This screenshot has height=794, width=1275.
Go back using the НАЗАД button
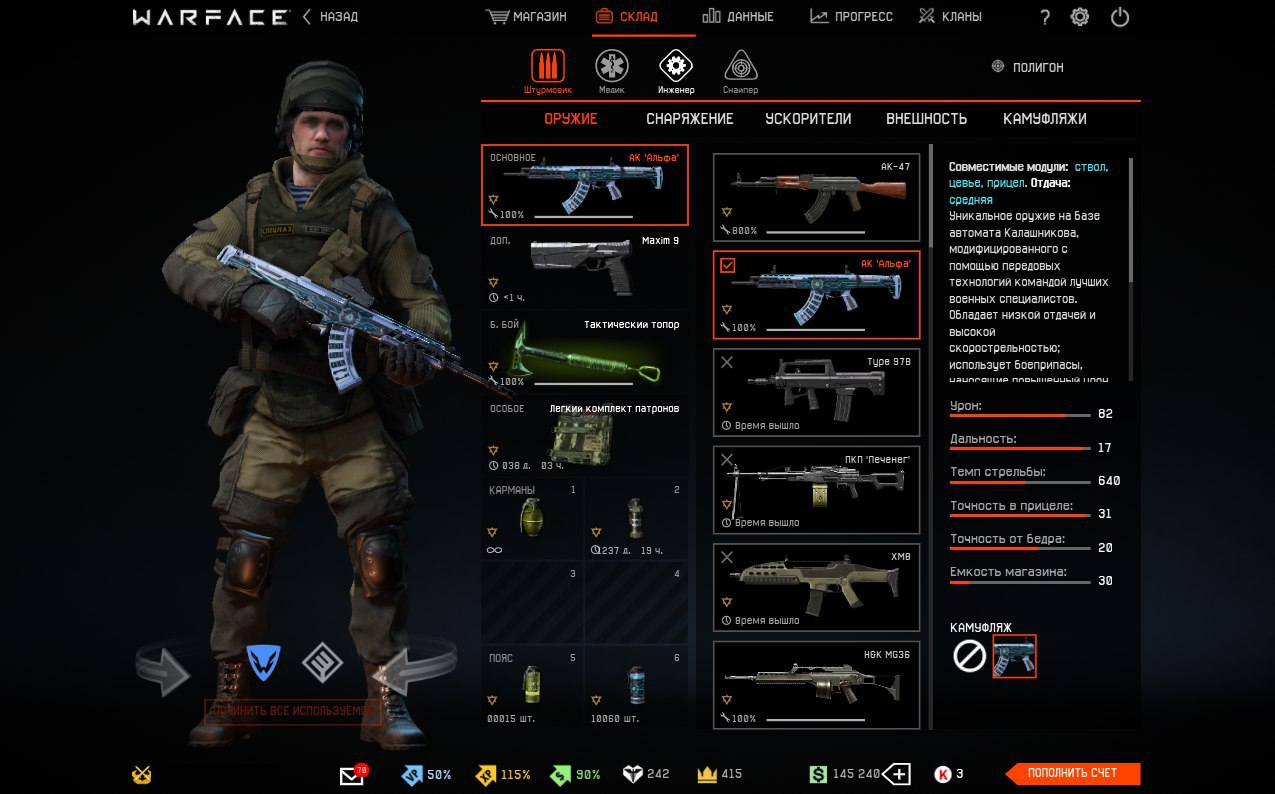(x=330, y=17)
